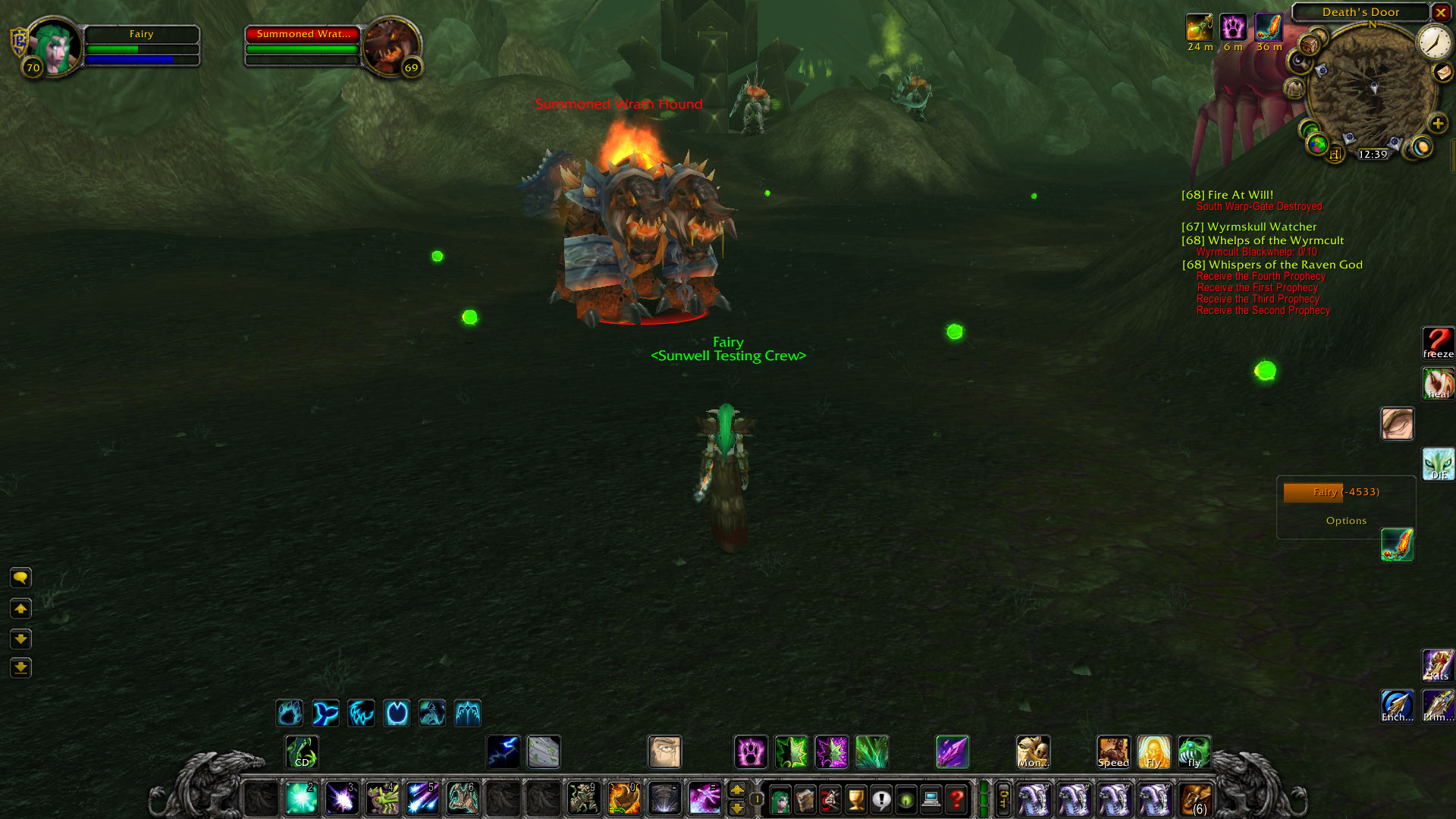Open the talents icon in the micro menu
1456x819 pixels.
point(830,800)
